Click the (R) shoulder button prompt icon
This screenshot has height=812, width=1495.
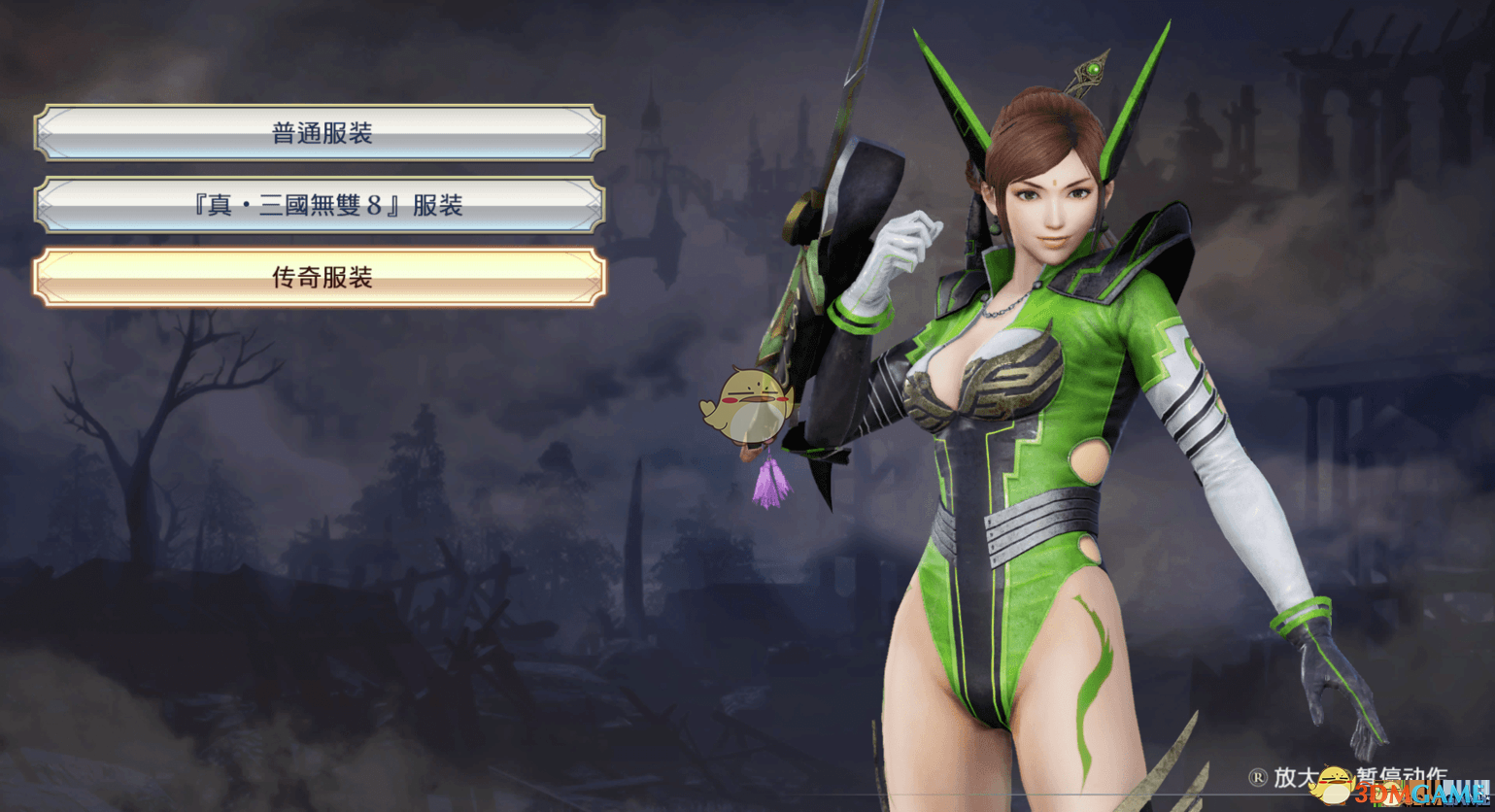point(1256,779)
